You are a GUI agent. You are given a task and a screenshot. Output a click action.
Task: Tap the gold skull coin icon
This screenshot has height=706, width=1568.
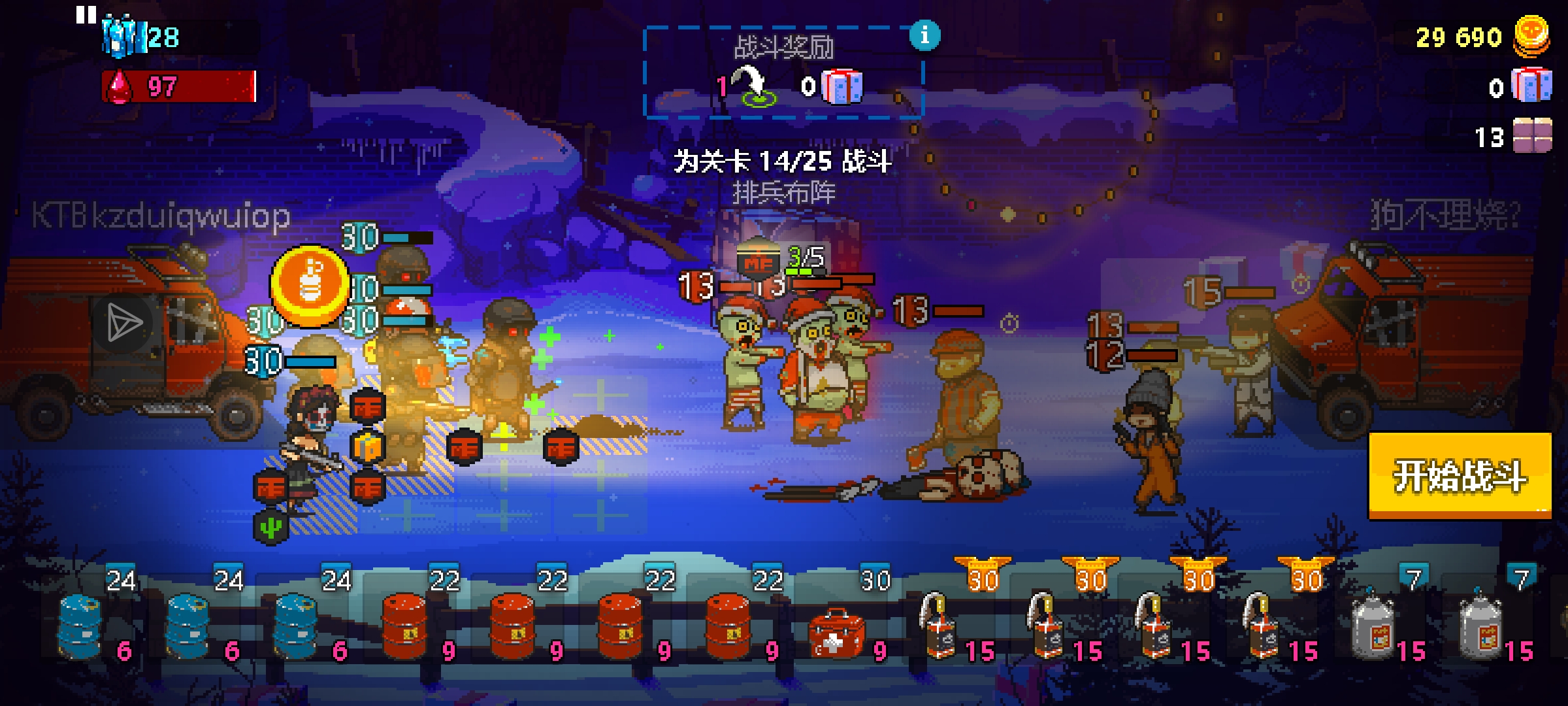1531,36
